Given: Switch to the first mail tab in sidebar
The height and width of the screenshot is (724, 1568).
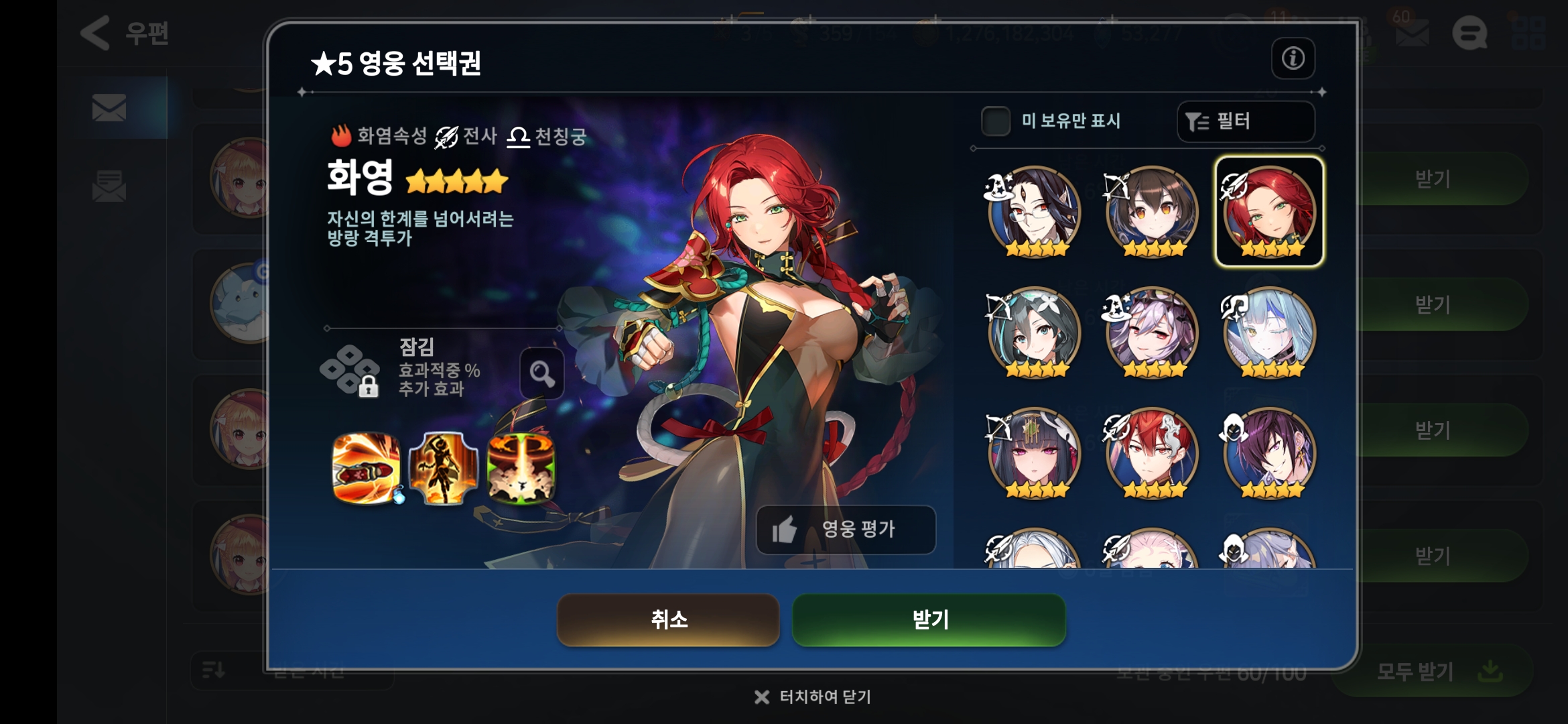Looking at the screenshot, I should coord(111,107).
